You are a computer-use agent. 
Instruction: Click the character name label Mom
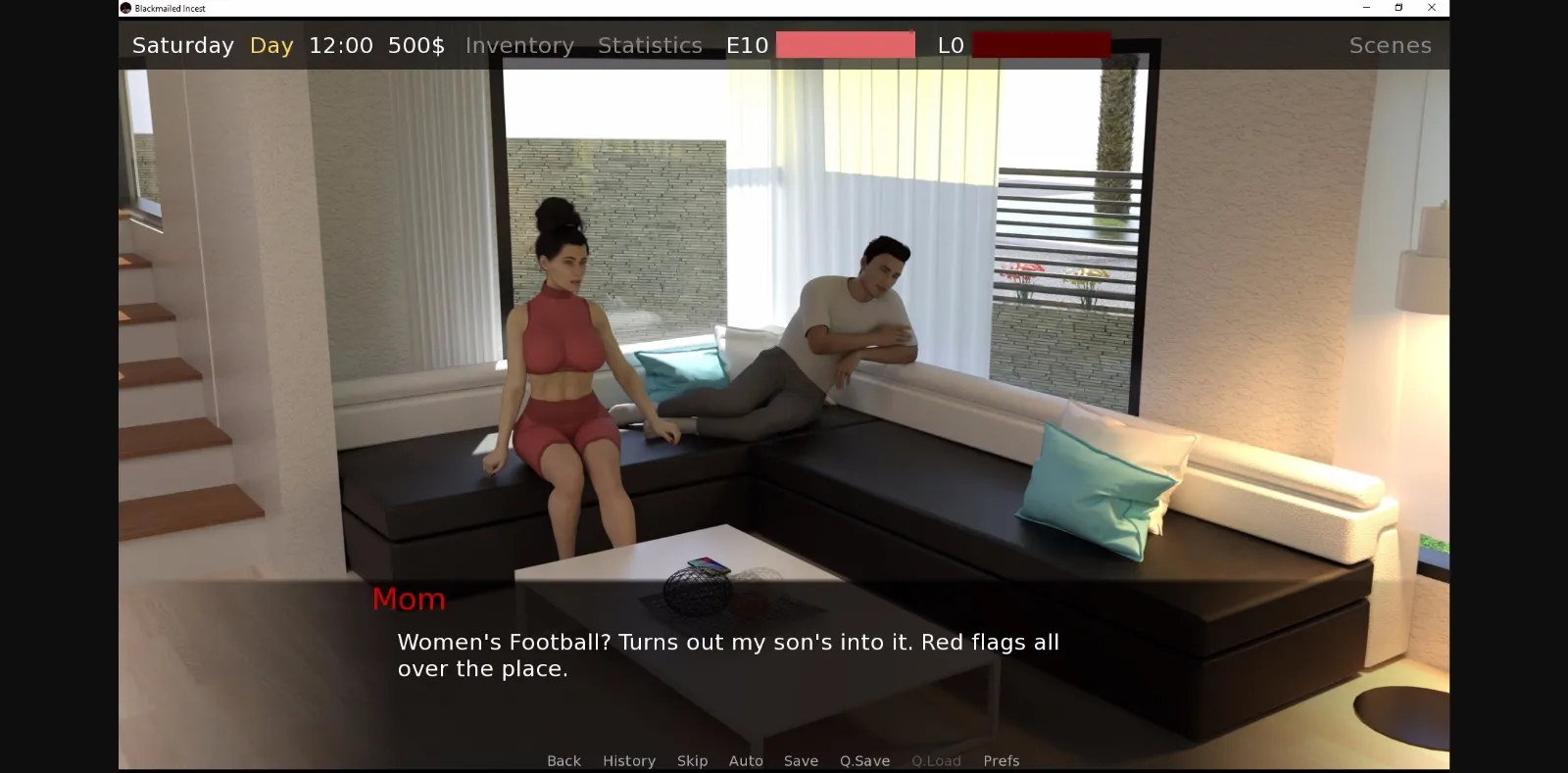(x=409, y=599)
